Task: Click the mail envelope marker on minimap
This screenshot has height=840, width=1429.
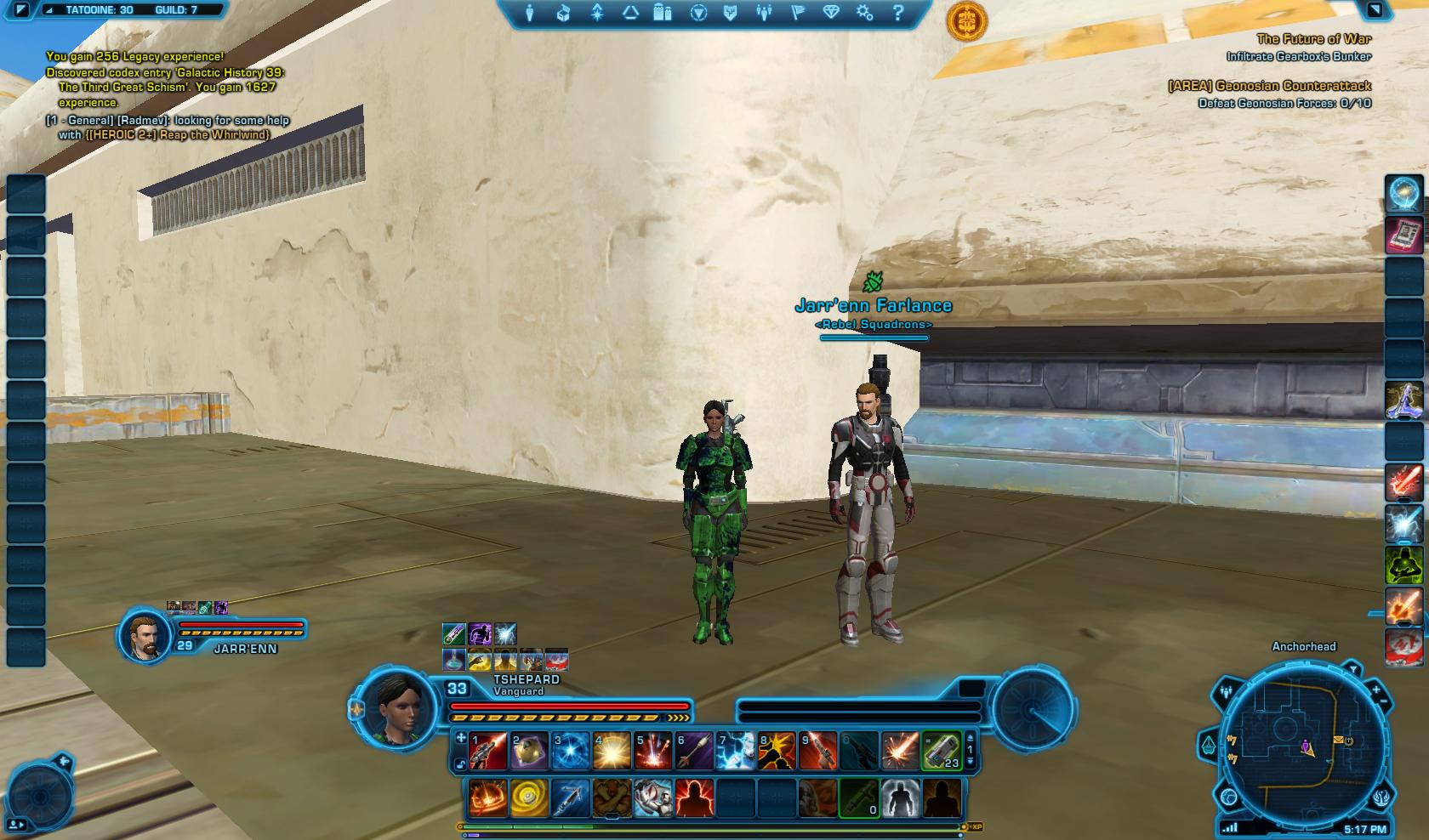Action: click(x=1339, y=741)
